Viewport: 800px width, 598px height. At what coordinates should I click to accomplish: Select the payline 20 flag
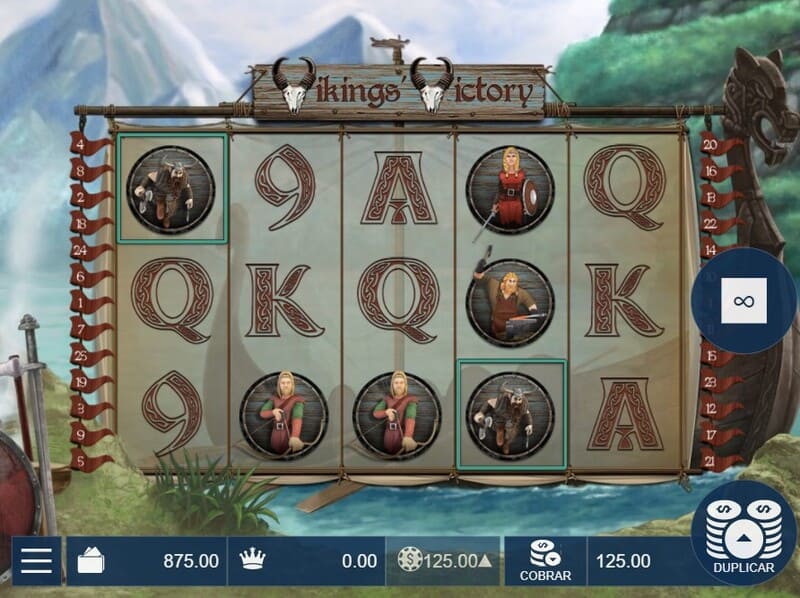coord(712,144)
